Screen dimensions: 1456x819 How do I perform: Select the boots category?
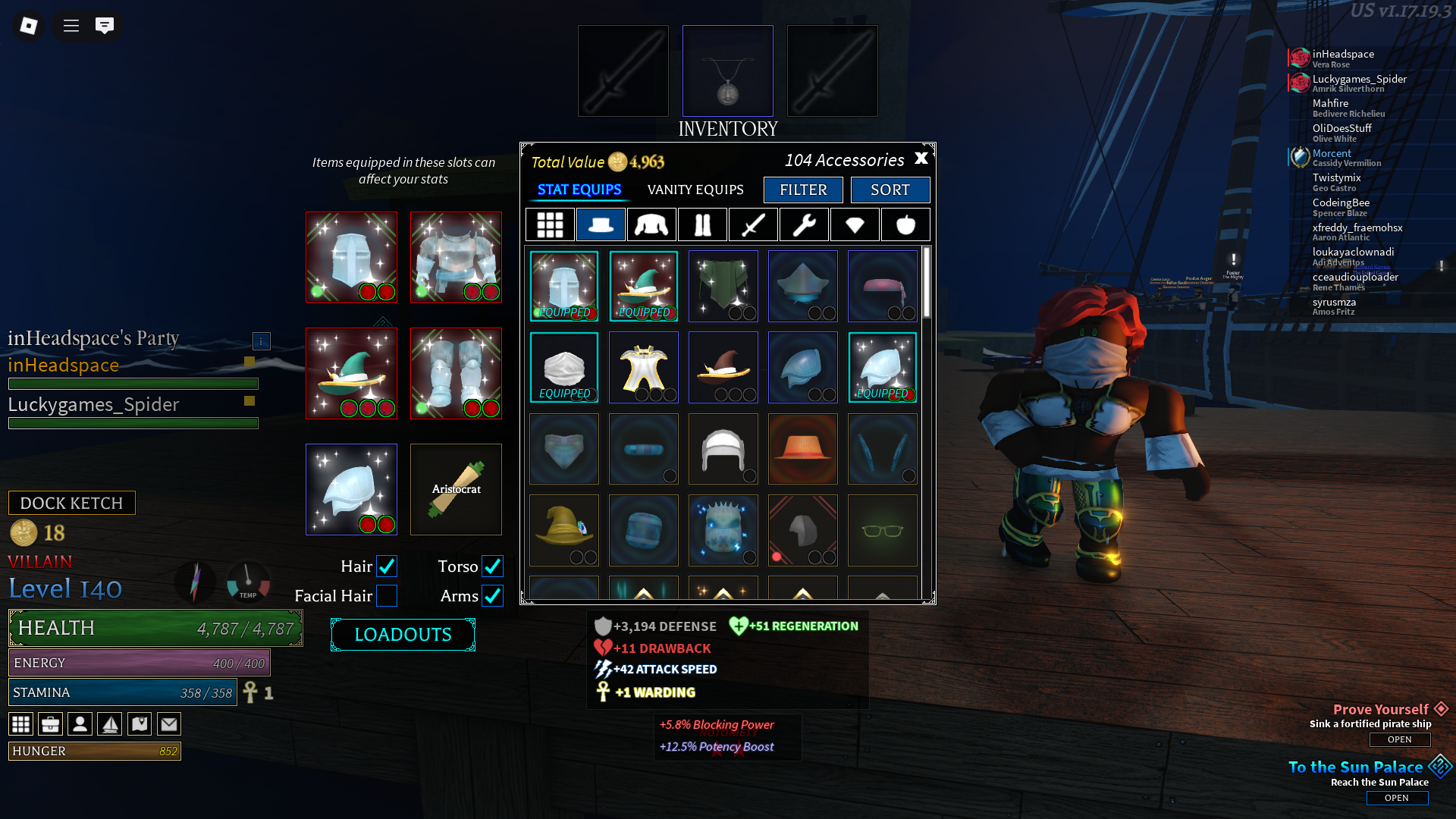pos(702,224)
